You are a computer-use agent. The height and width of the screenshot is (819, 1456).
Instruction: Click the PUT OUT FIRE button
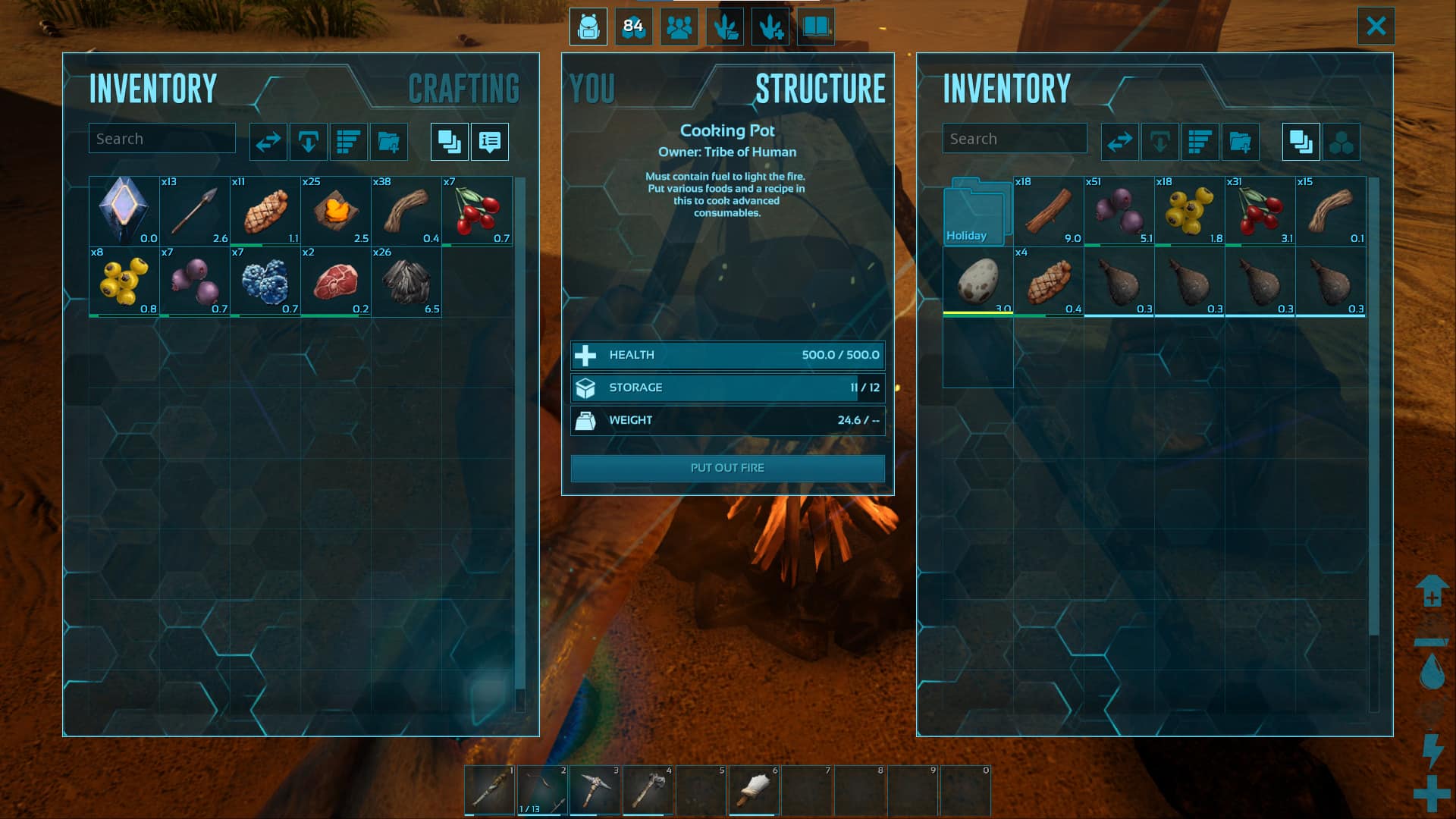click(727, 468)
